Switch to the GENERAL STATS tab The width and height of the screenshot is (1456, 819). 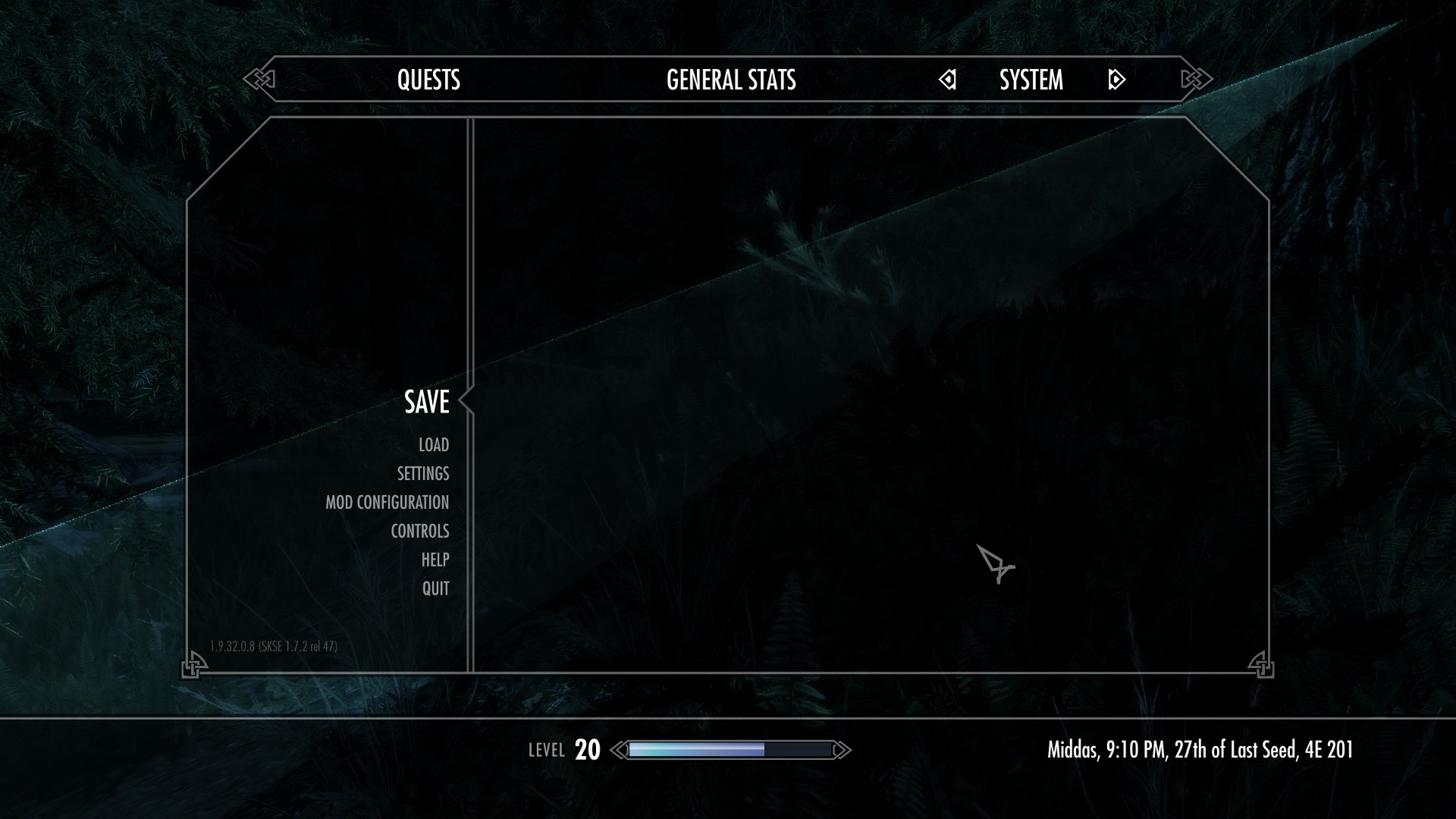tap(730, 80)
